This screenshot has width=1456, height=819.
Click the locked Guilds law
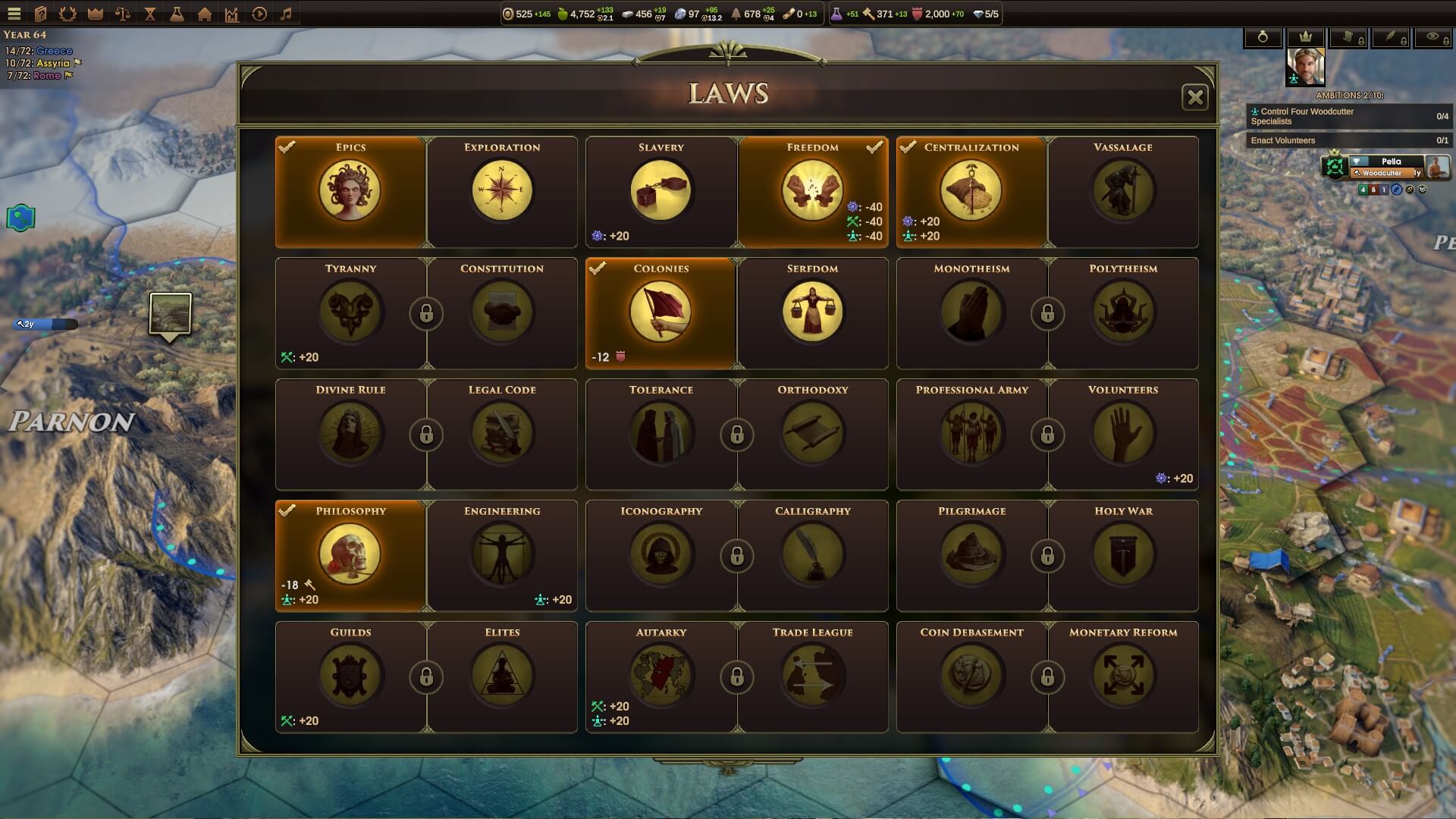click(350, 676)
